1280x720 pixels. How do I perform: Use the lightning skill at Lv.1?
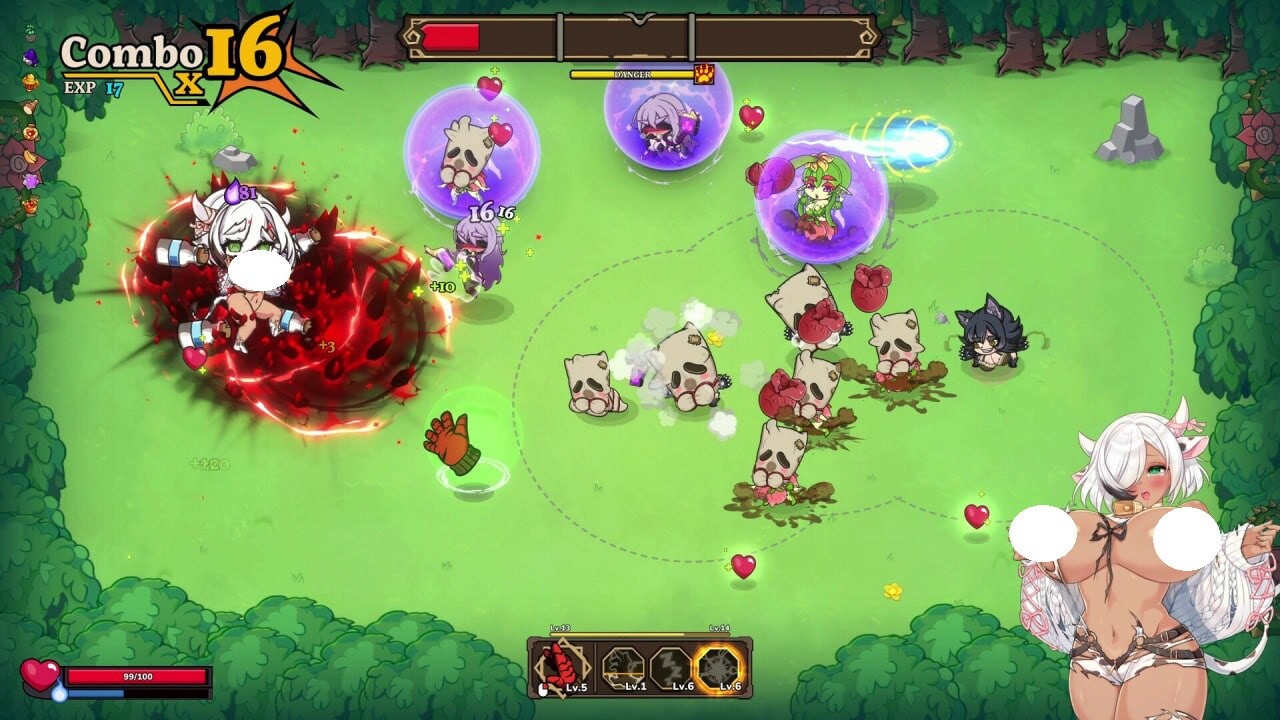pos(622,669)
